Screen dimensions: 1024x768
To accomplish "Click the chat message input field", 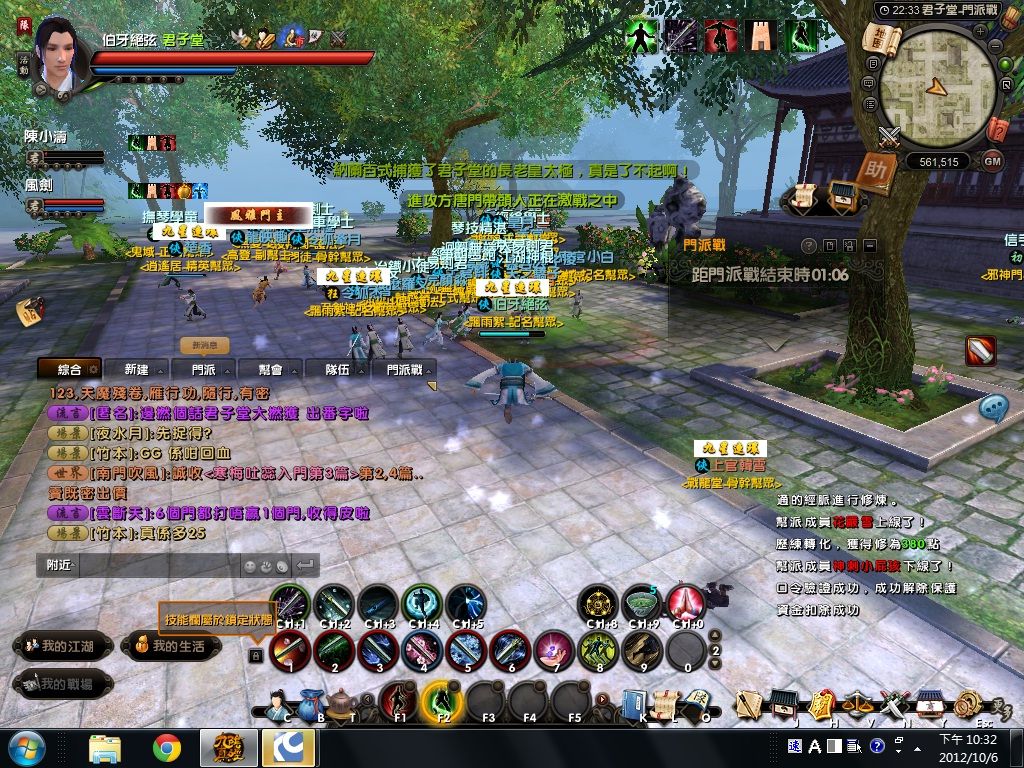I will coord(160,565).
